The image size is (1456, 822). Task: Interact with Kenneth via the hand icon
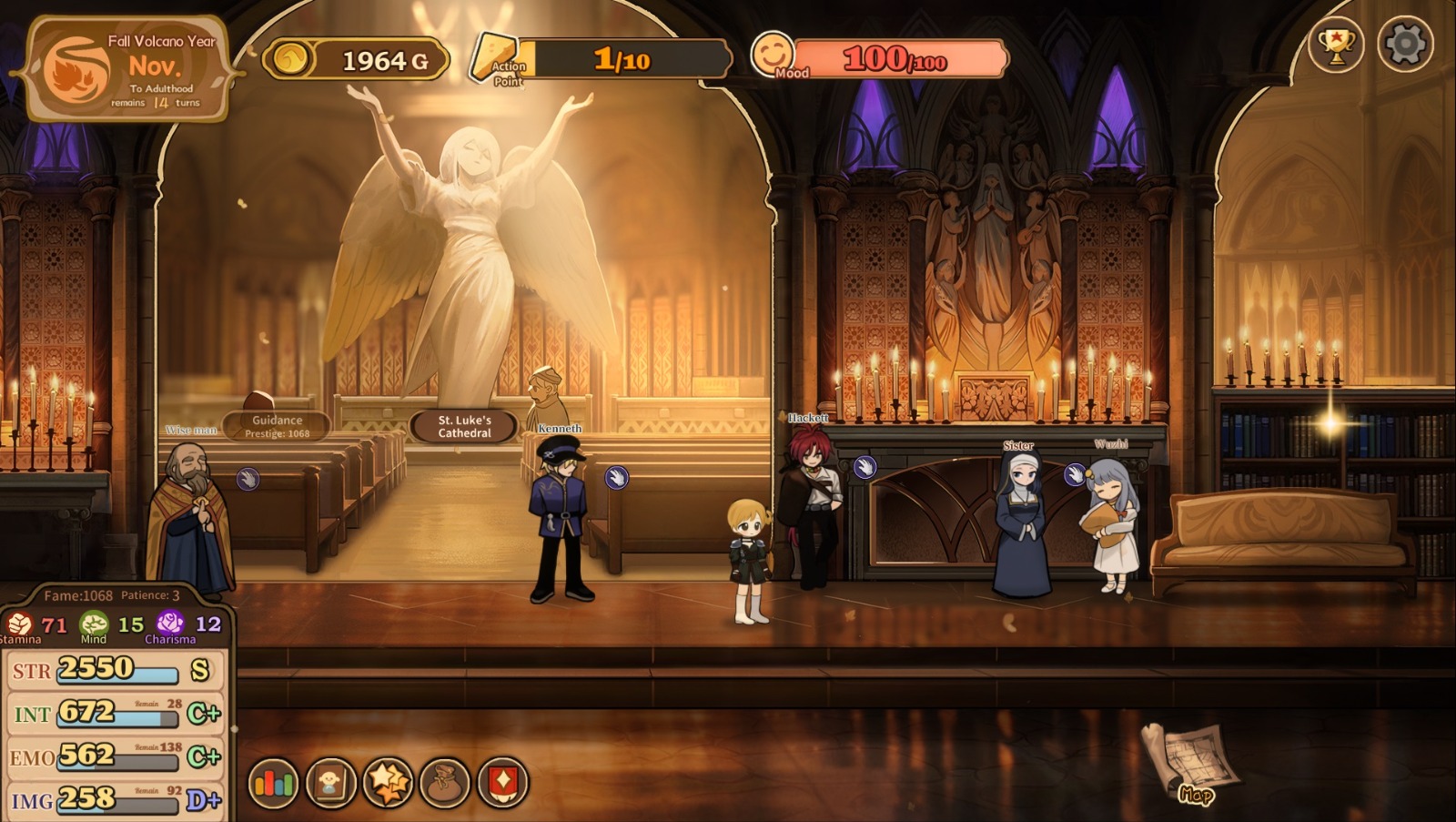(x=617, y=477)
